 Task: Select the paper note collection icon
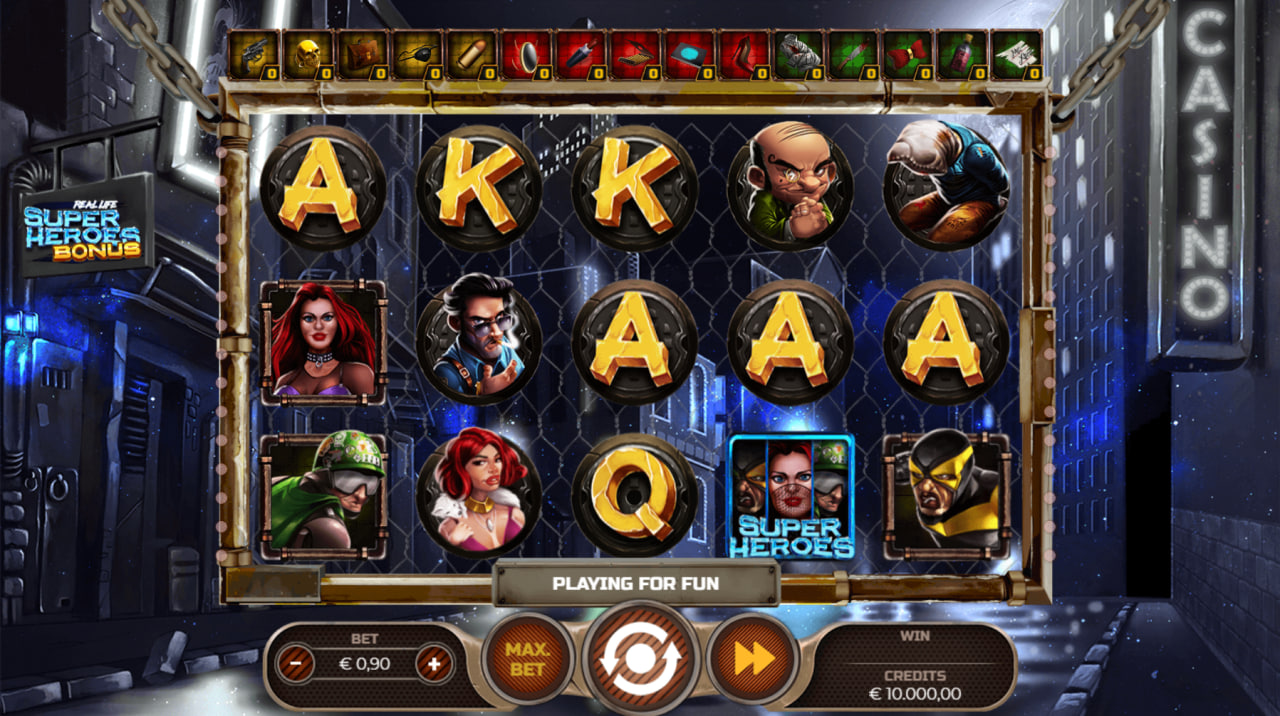tap(1016, 54)
